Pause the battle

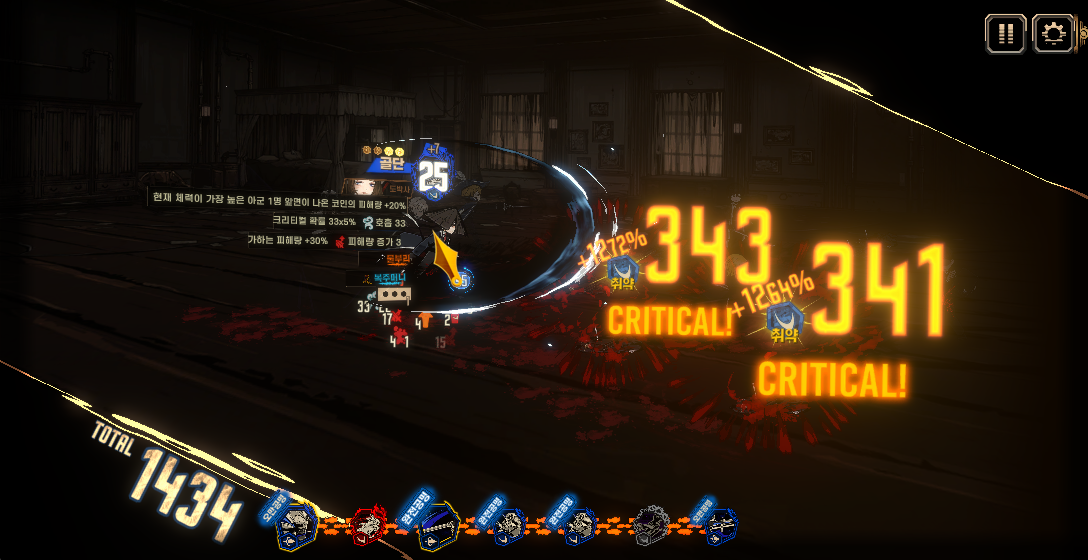(x=1006, y=34)
